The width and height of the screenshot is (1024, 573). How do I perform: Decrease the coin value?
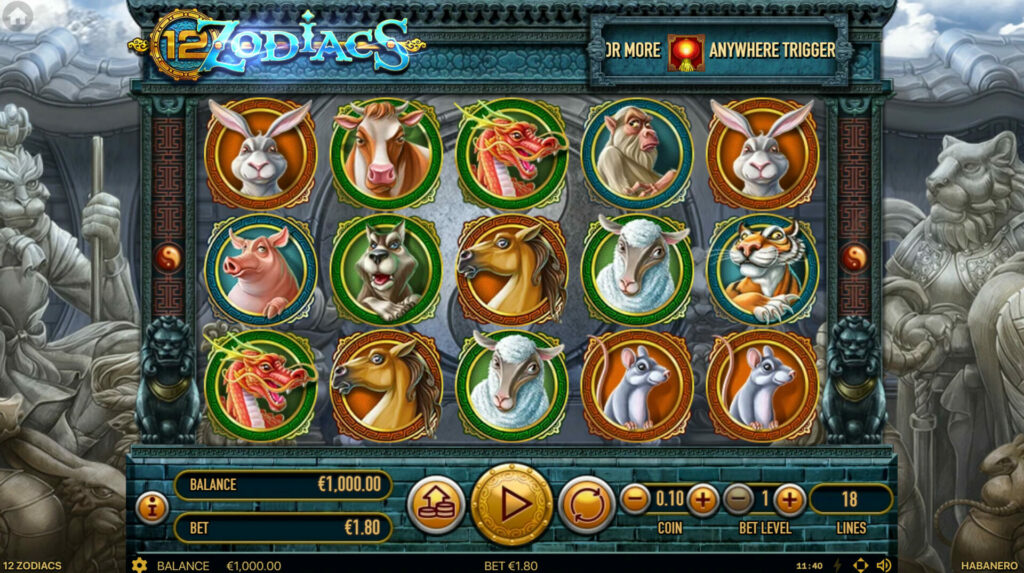[635, 498]
